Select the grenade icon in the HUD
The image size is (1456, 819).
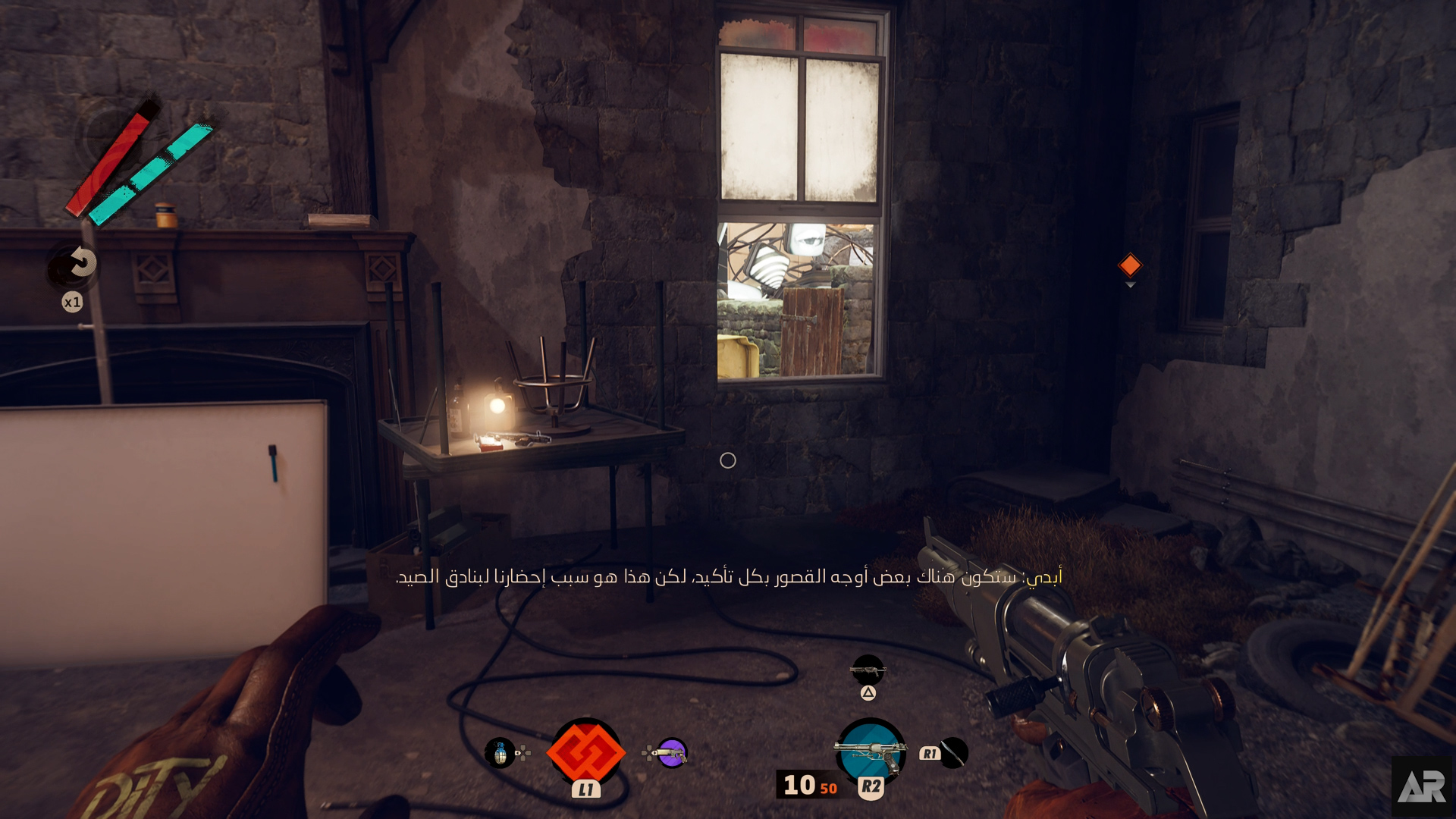point(500,753)
